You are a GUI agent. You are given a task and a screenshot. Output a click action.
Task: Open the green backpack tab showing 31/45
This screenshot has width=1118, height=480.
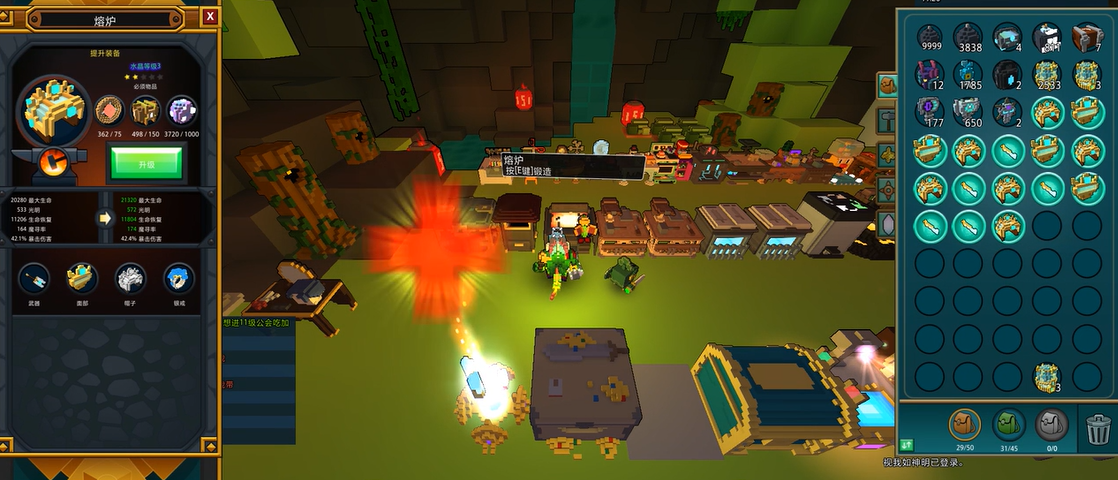coord(1008,424)
